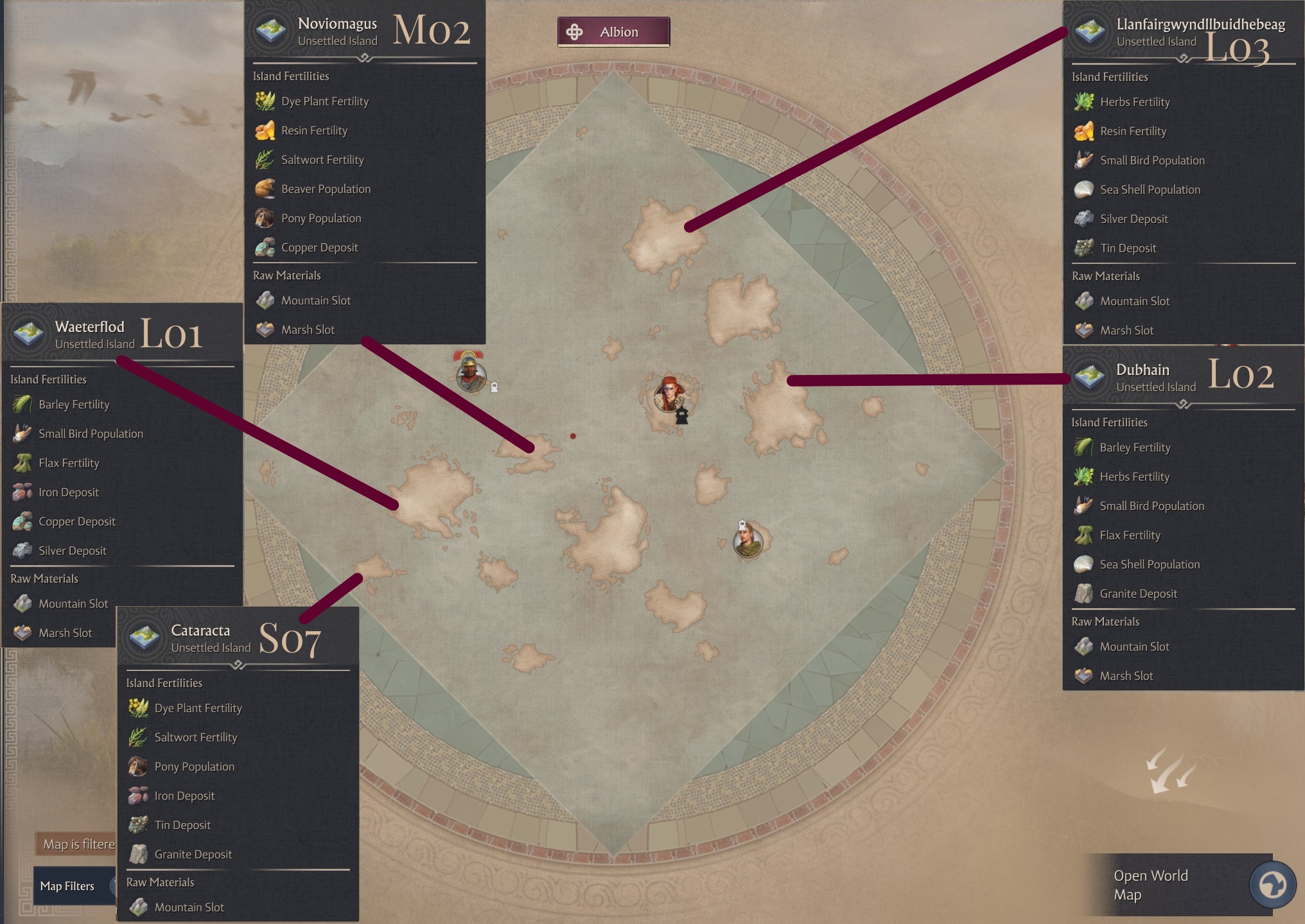Screen dimensions: 1305x924
Task: Click the Dubhain island panel header
Action: [x=1143, y=377]
